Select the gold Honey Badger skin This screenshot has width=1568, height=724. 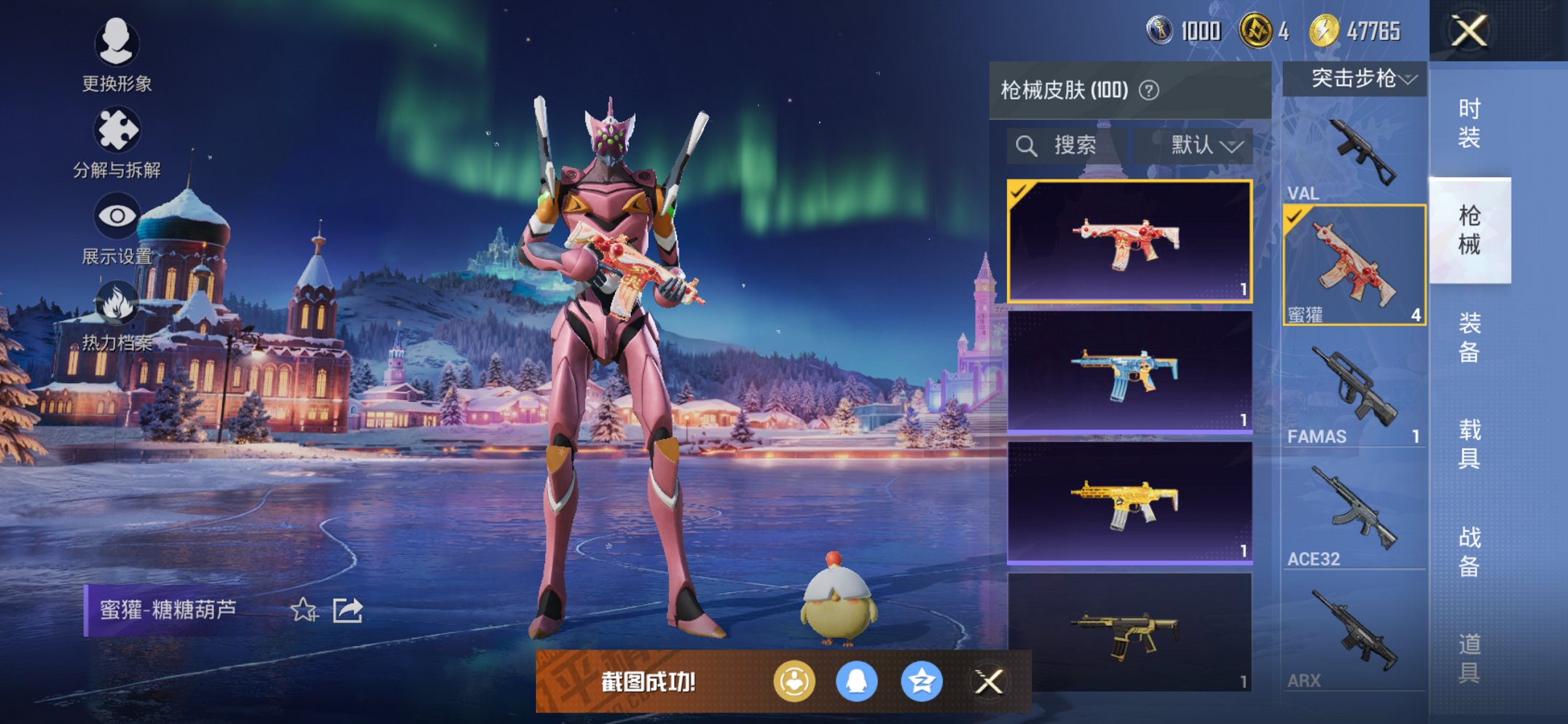pos(1129,503)
